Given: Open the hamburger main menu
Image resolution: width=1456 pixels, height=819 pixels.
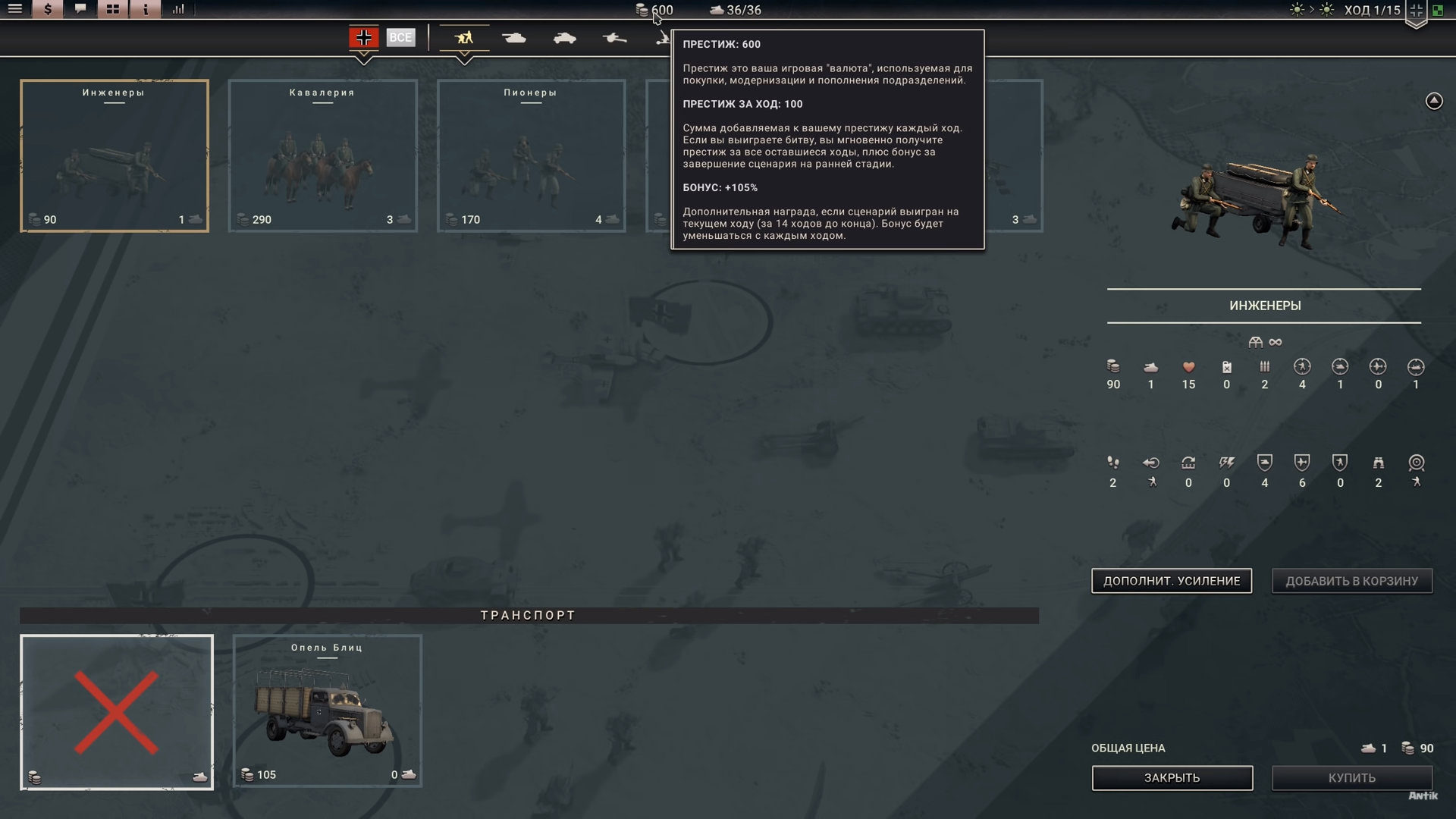Looking at the screenshot, I should [15, 9].
